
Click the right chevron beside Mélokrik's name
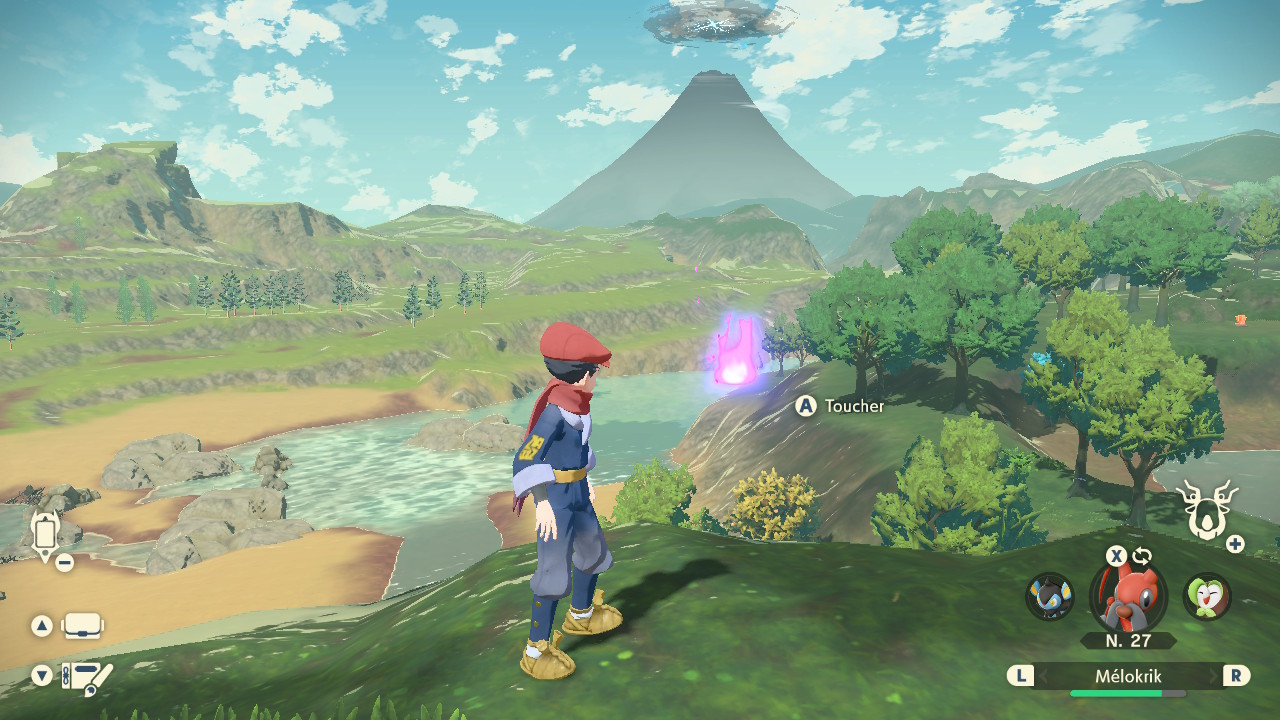click(x=1213, y=677)
